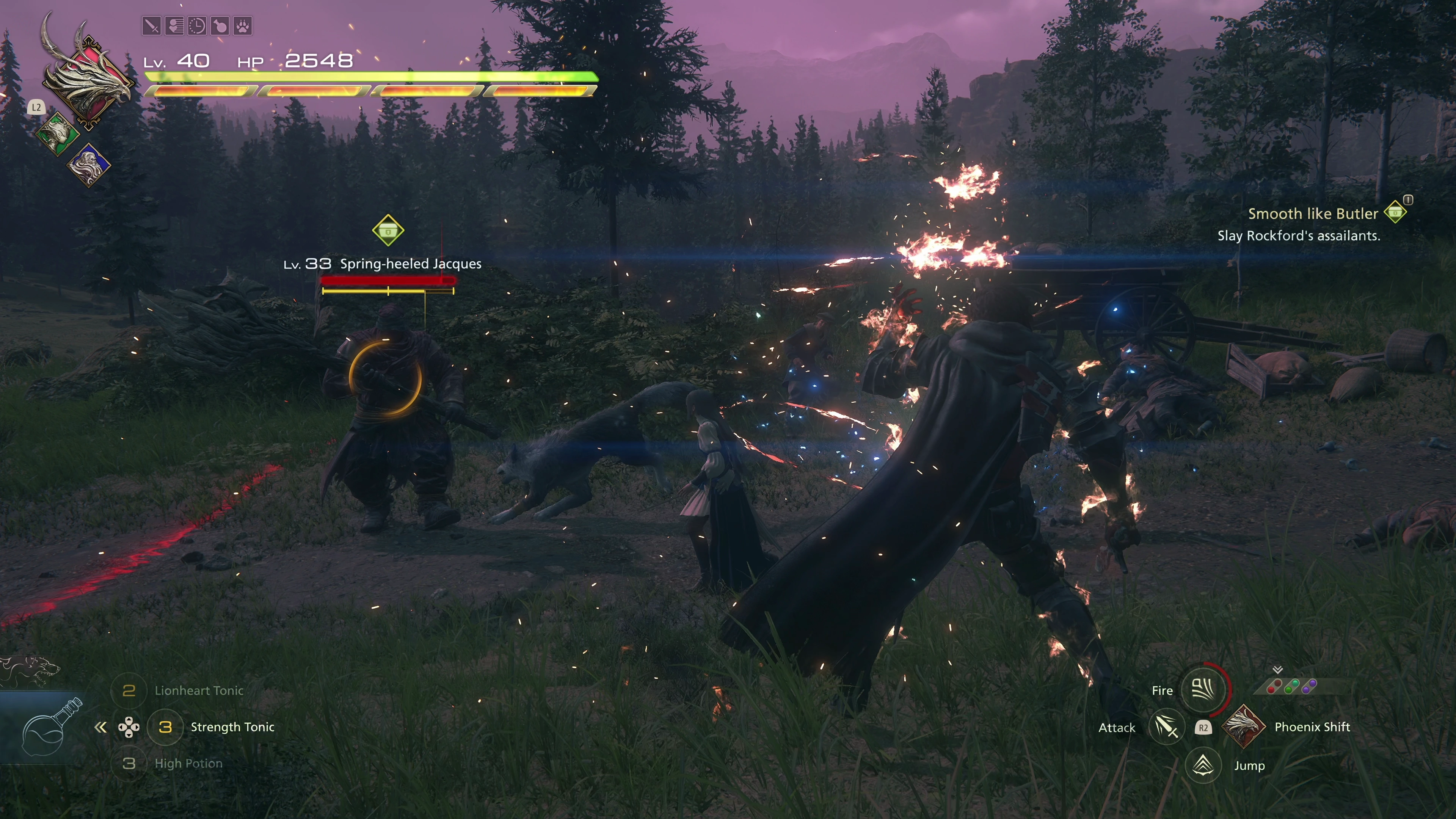Image resolution: width=1456 pixels, height=819 pixels.
Task: Activate the sword Attack action
Action: click(x=1166, y=728)
